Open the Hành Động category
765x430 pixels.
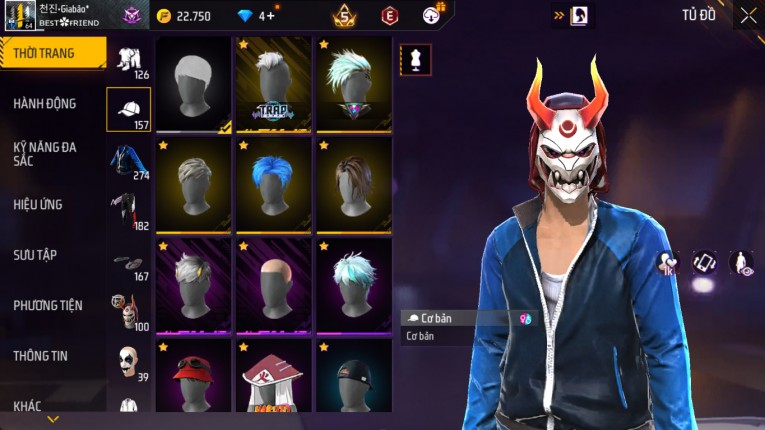(45, 104)
